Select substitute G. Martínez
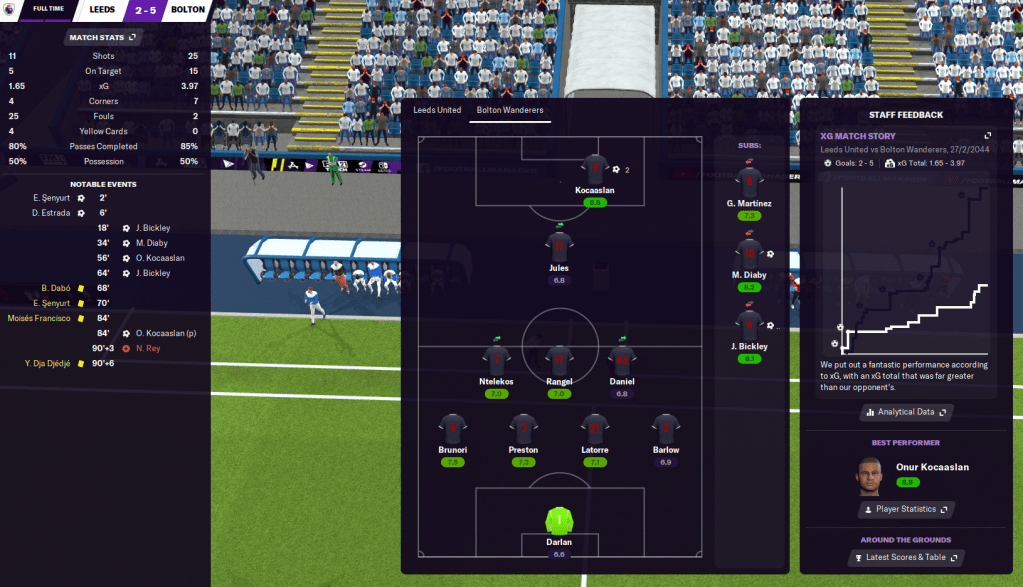Image resolution: width=1023 pixels, height=587 pixels. [749, 183]
